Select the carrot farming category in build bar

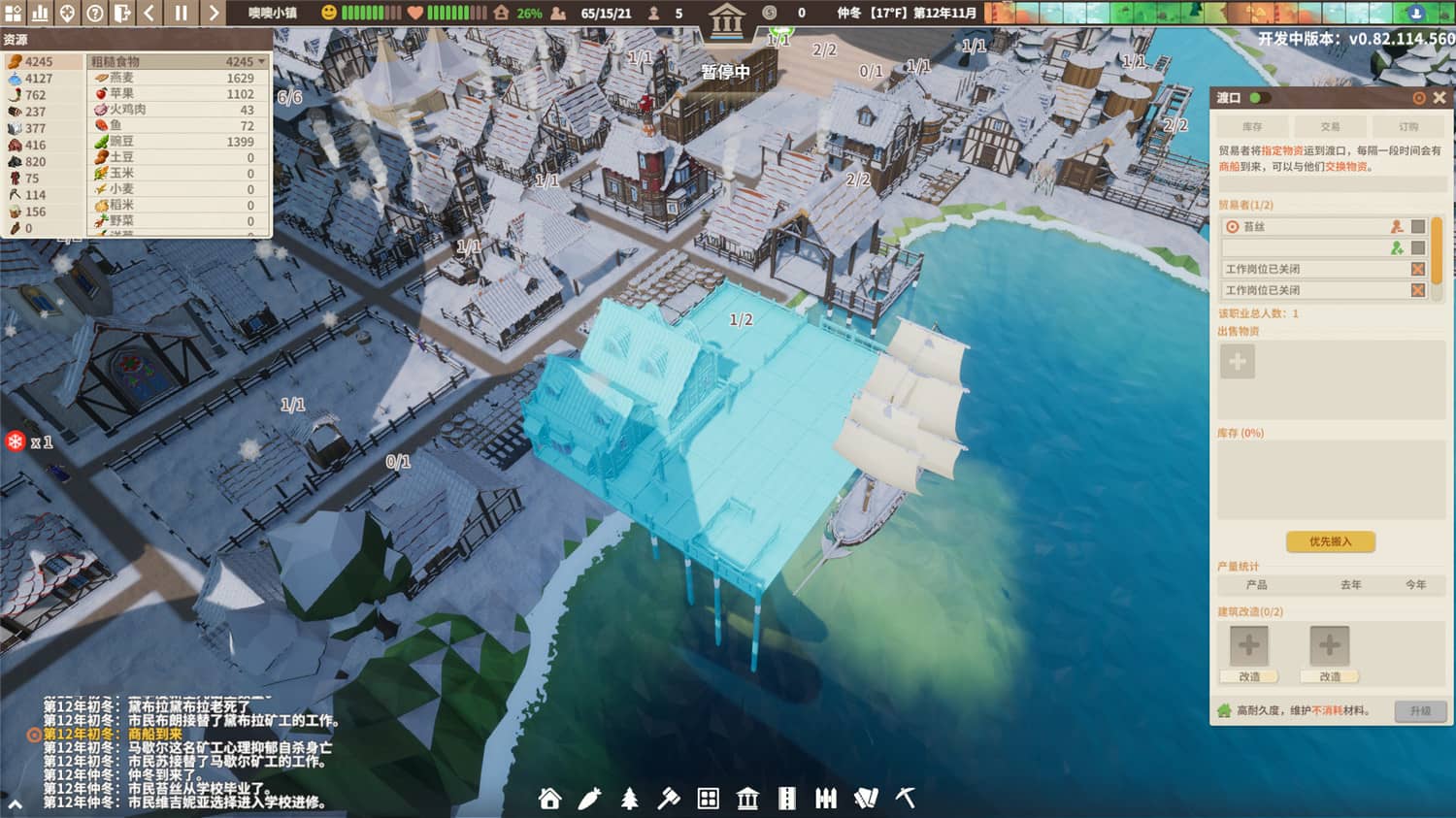591,800
